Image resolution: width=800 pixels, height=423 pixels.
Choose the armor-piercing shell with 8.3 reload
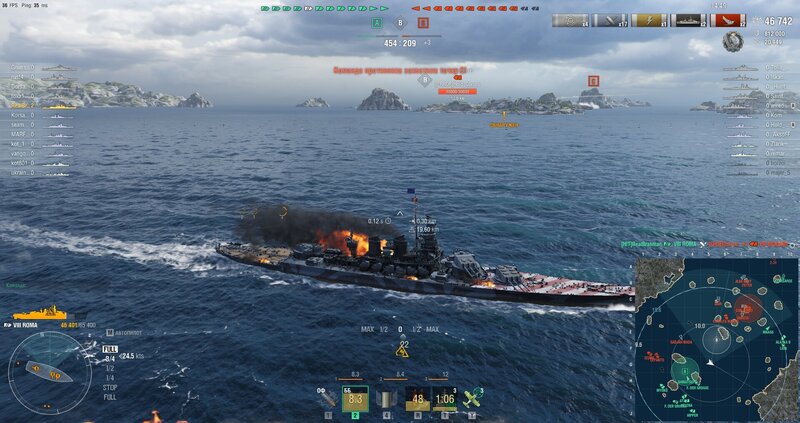click(x=355, y=399)
